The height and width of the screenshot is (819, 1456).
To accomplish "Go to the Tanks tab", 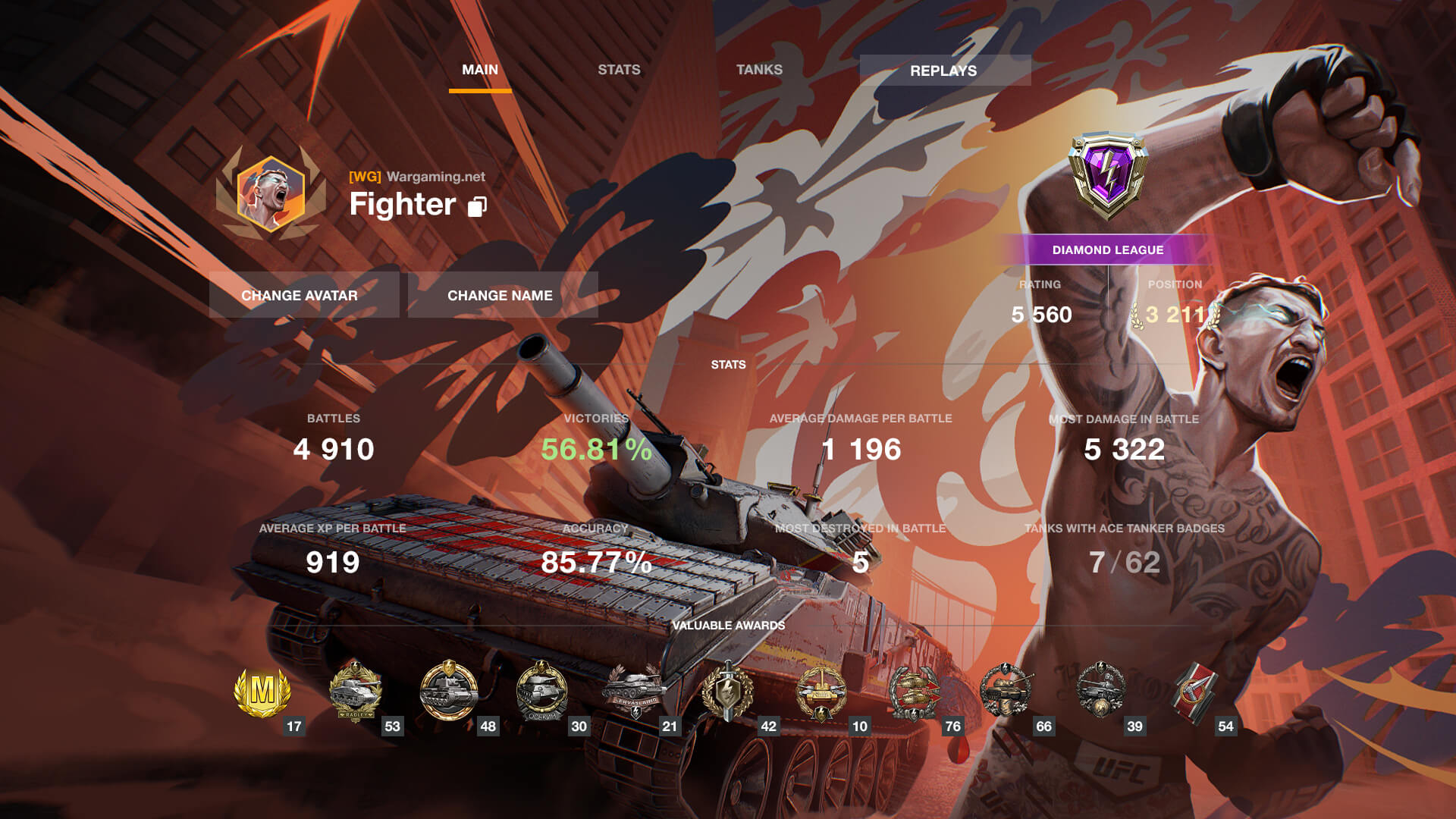I will click(759, 70).
